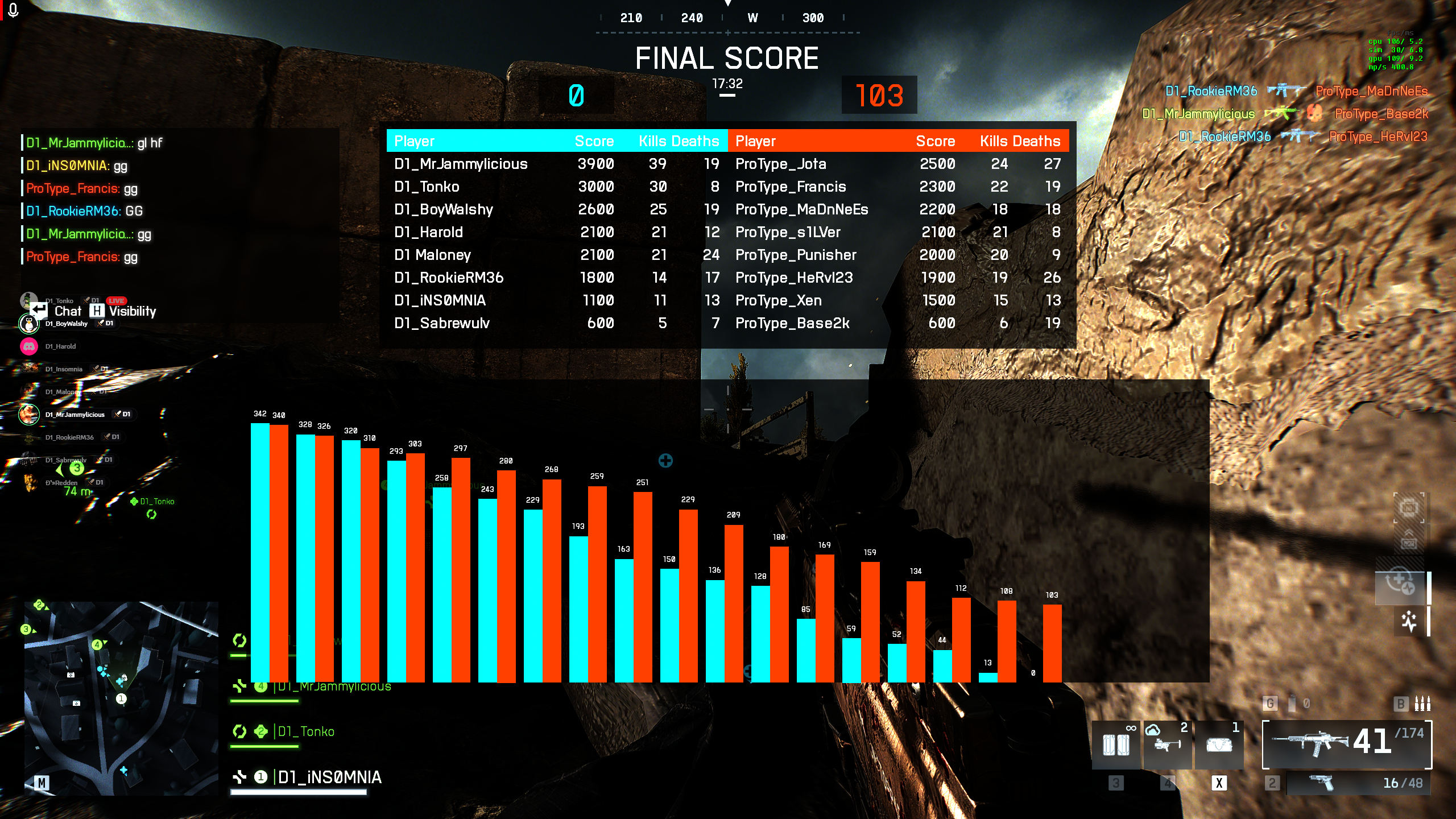
Task: Choose ProType_Jota in the scoreboard
Action: (x=780, y=164)
